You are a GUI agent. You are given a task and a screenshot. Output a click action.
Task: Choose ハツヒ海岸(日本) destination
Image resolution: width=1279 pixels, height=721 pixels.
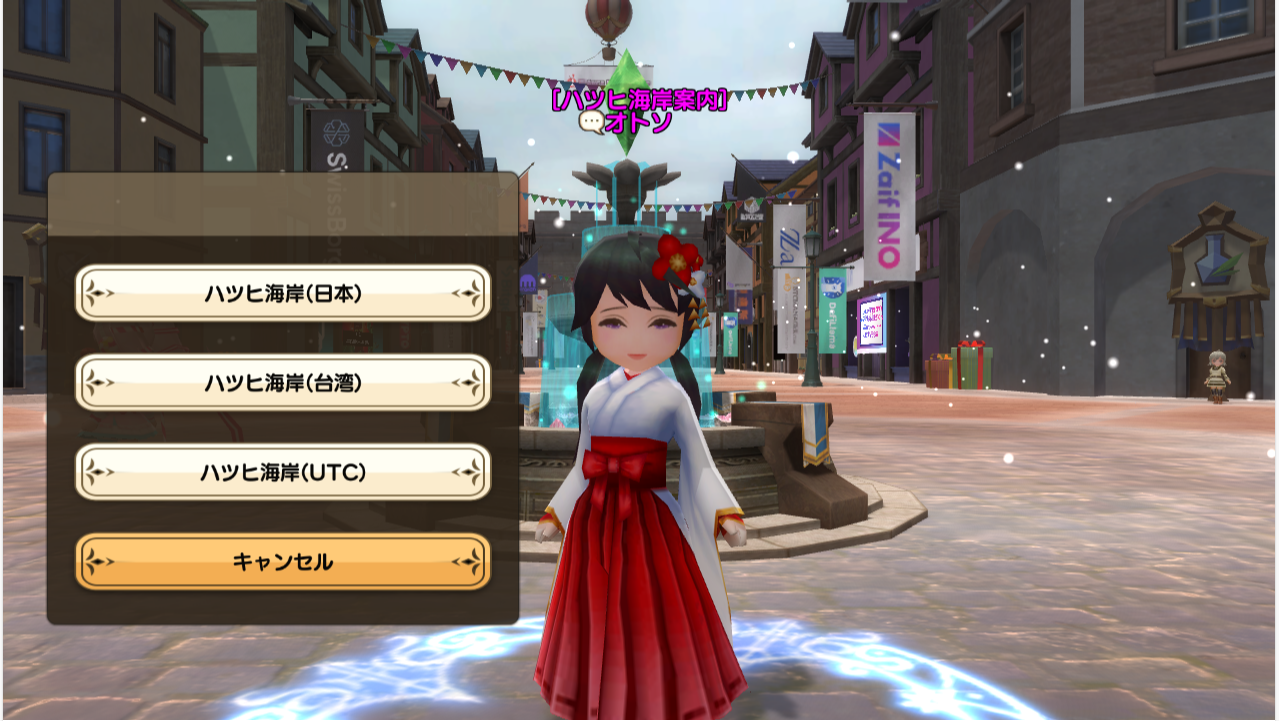pyautogui.click(x=283, y=293)
